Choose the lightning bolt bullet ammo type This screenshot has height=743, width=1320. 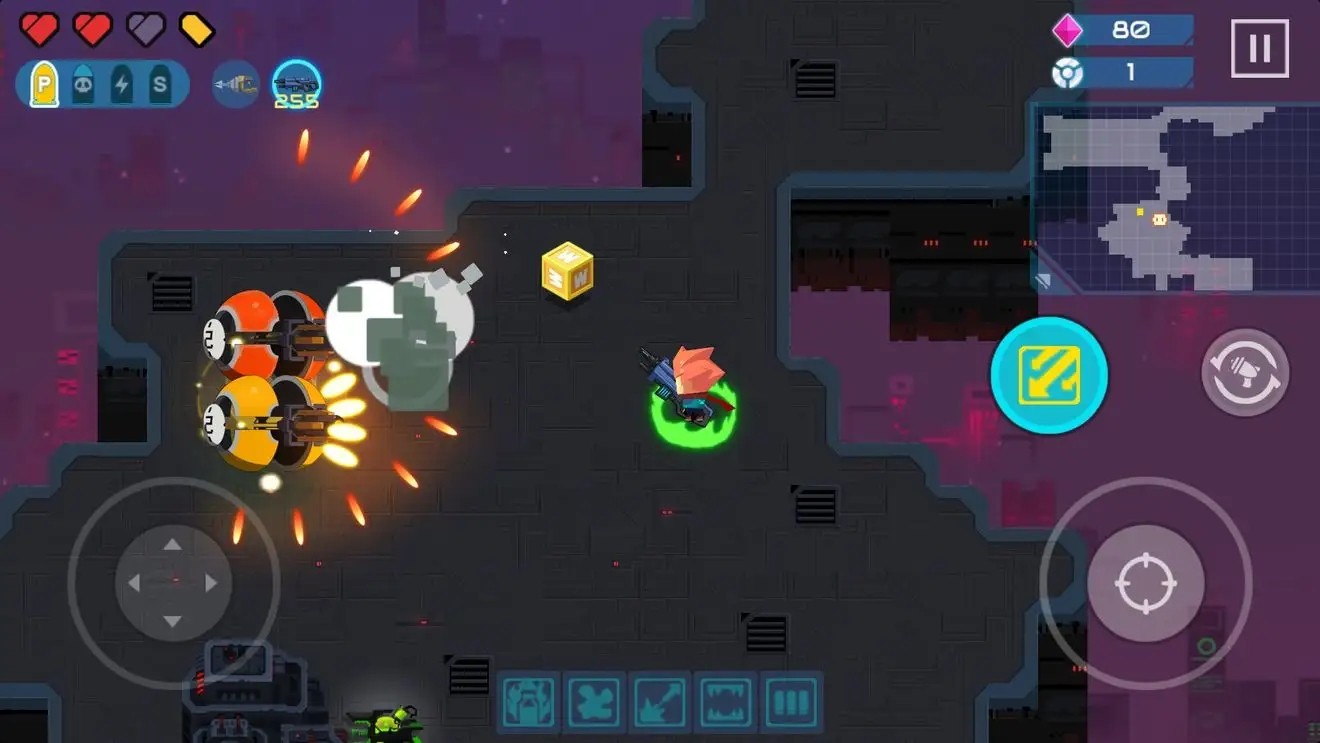(x=122, y=85)
